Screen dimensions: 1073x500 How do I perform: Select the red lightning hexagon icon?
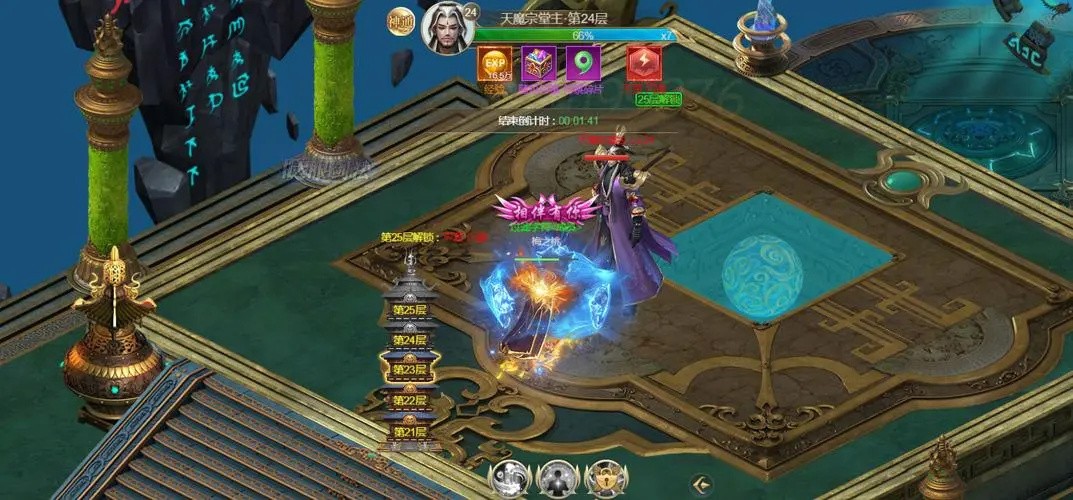point(642,64)
